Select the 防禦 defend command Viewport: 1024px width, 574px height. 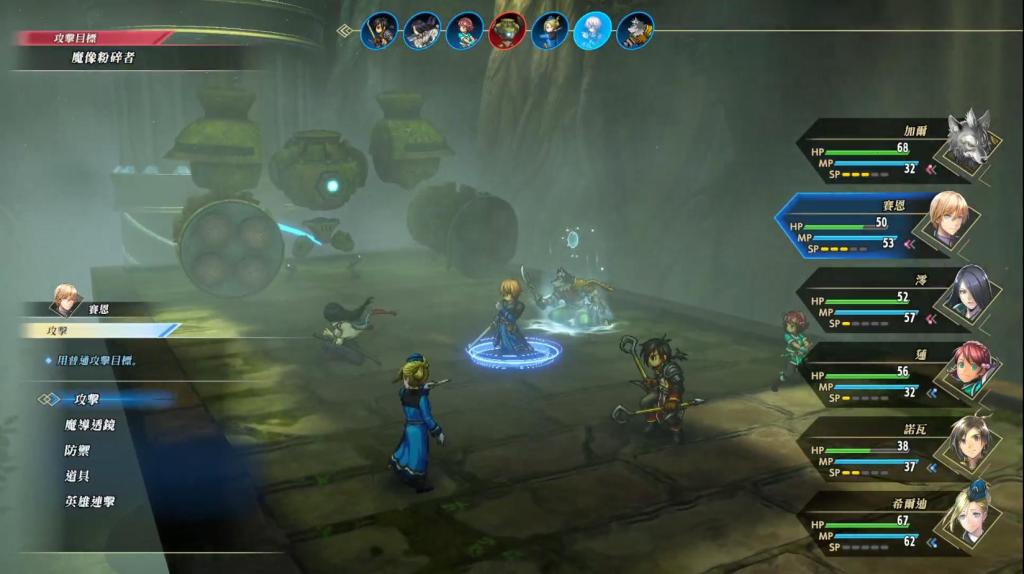[78, 451]
